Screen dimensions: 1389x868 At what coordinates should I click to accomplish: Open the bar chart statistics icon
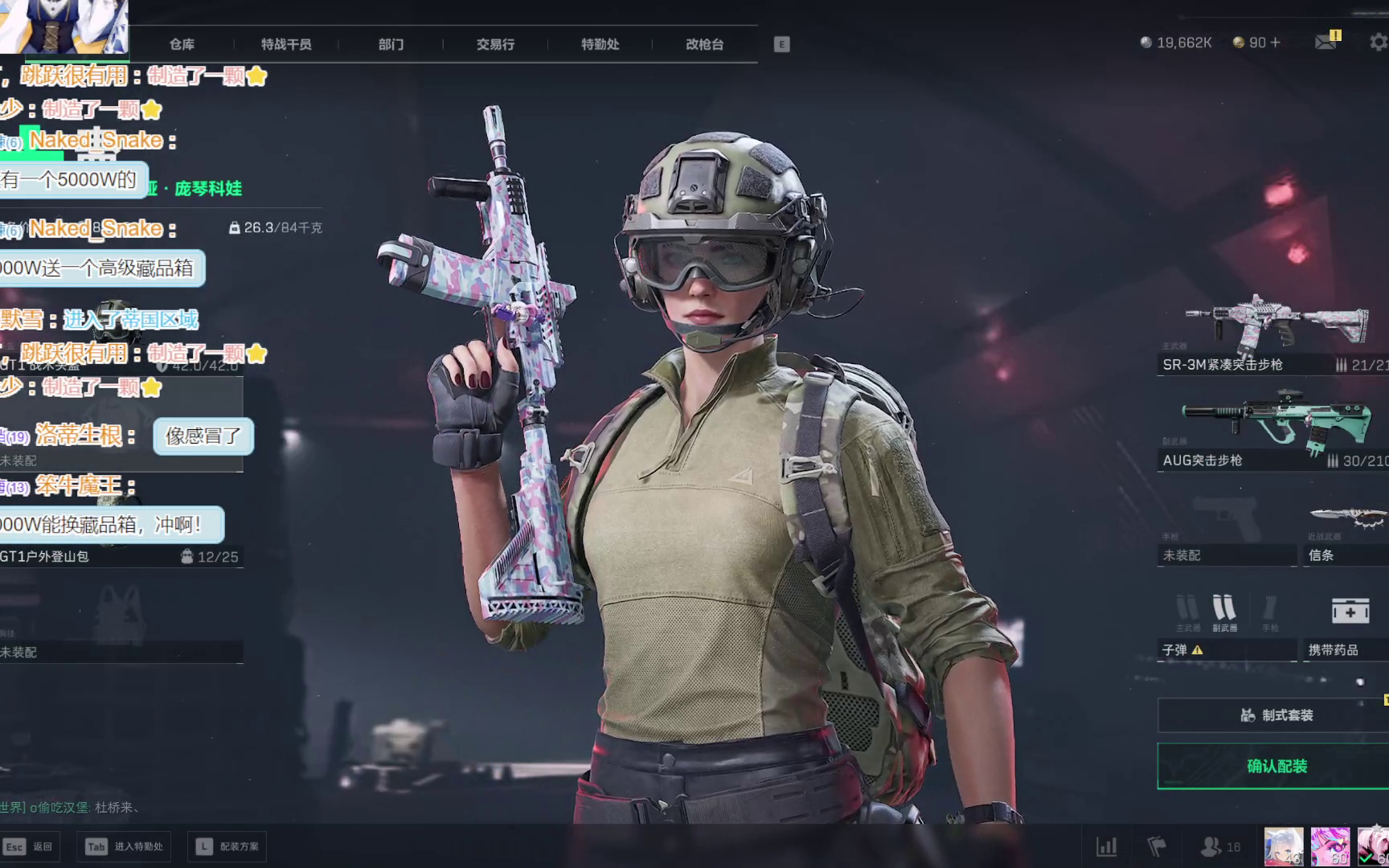coord(1107,846)
